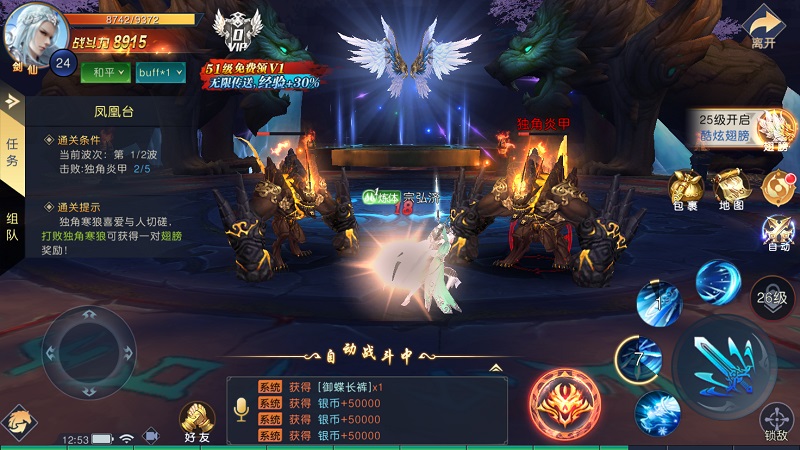This screenshot has width=800, height=450.
Task: Select the 锁敌 target lock button
Action: (x=776, y=422)
